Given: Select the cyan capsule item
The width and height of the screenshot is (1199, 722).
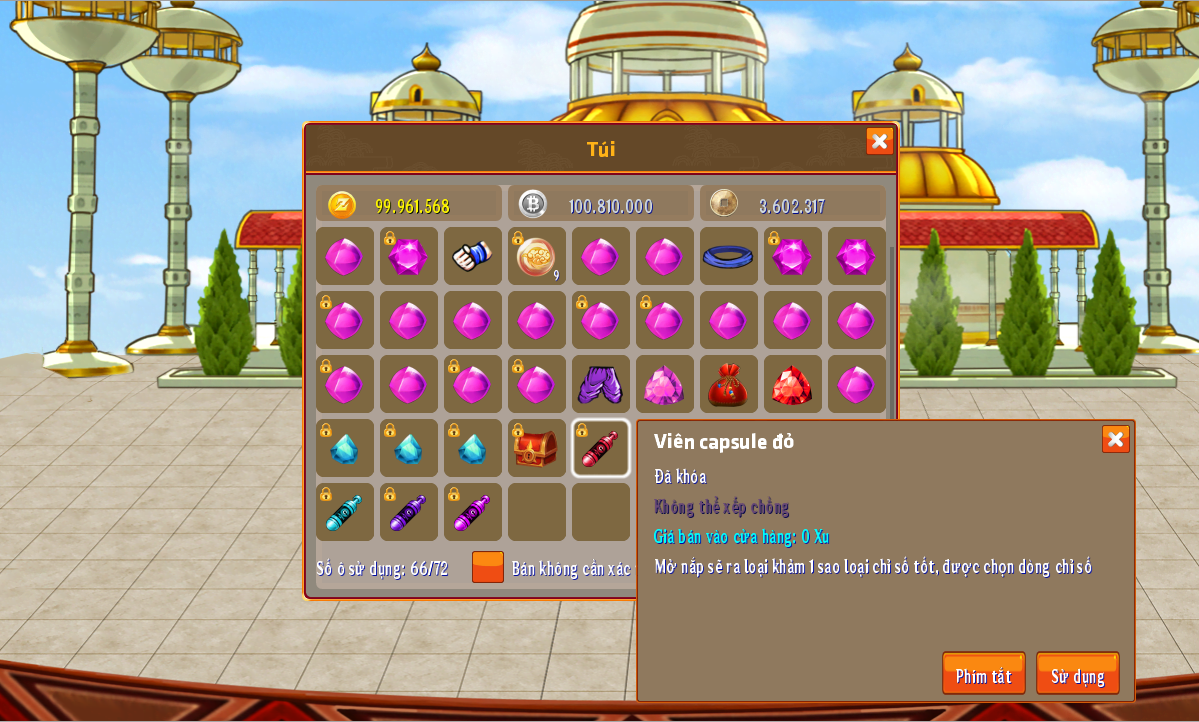Looking at the screenshot, I should click(x=344, y=512).
